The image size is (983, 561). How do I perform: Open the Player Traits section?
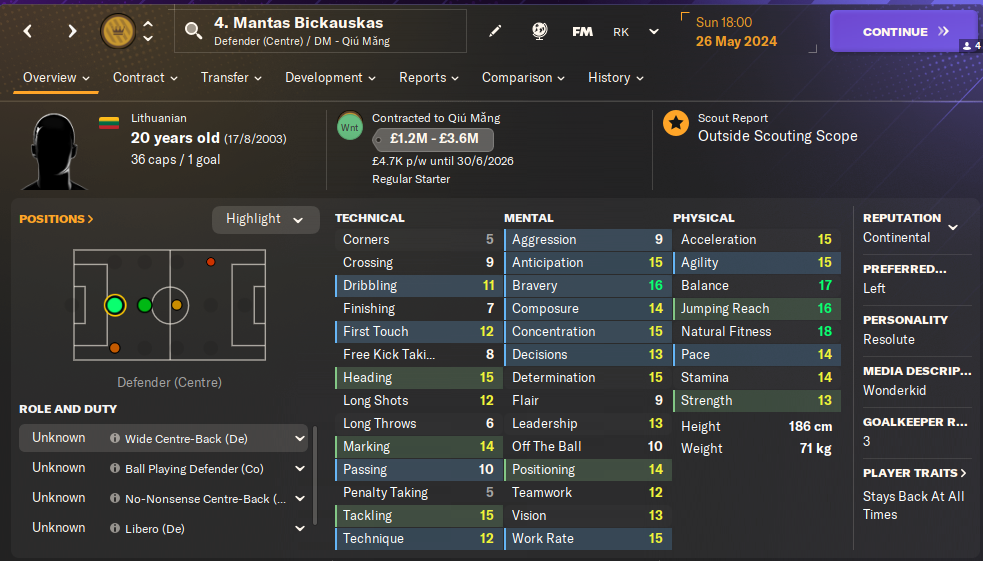click(915, 473)
